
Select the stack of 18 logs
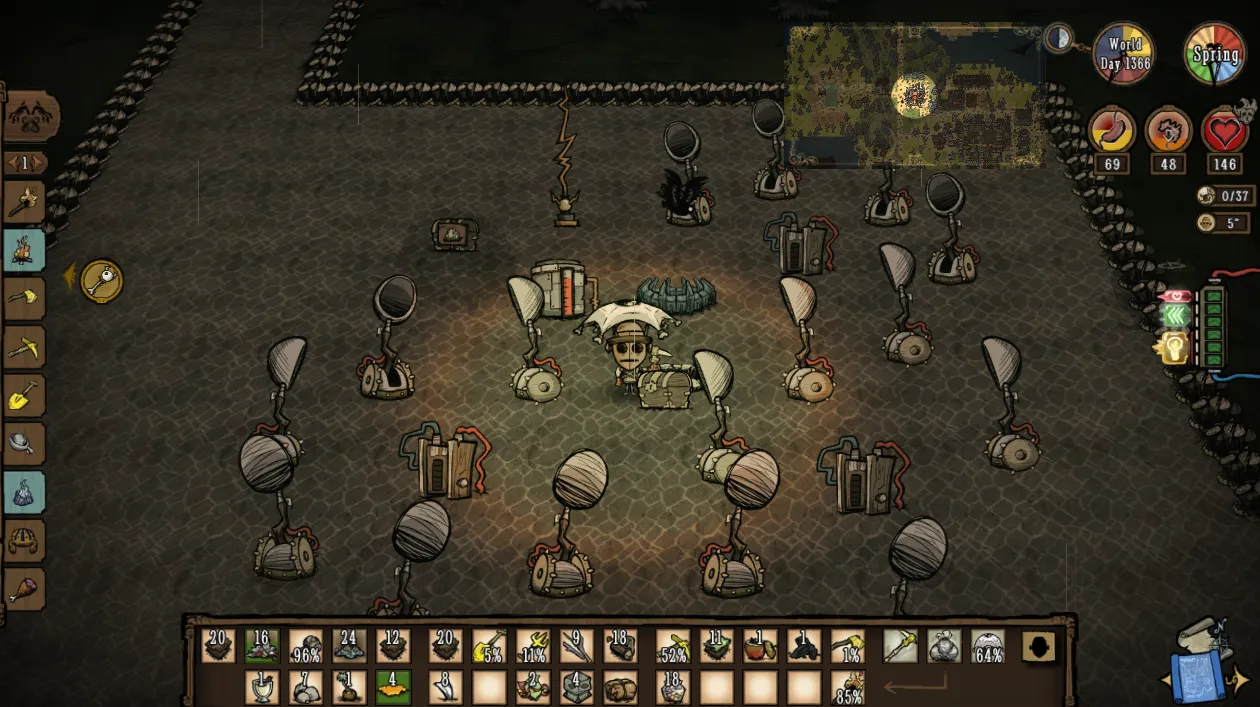click(x=620, y=646)
